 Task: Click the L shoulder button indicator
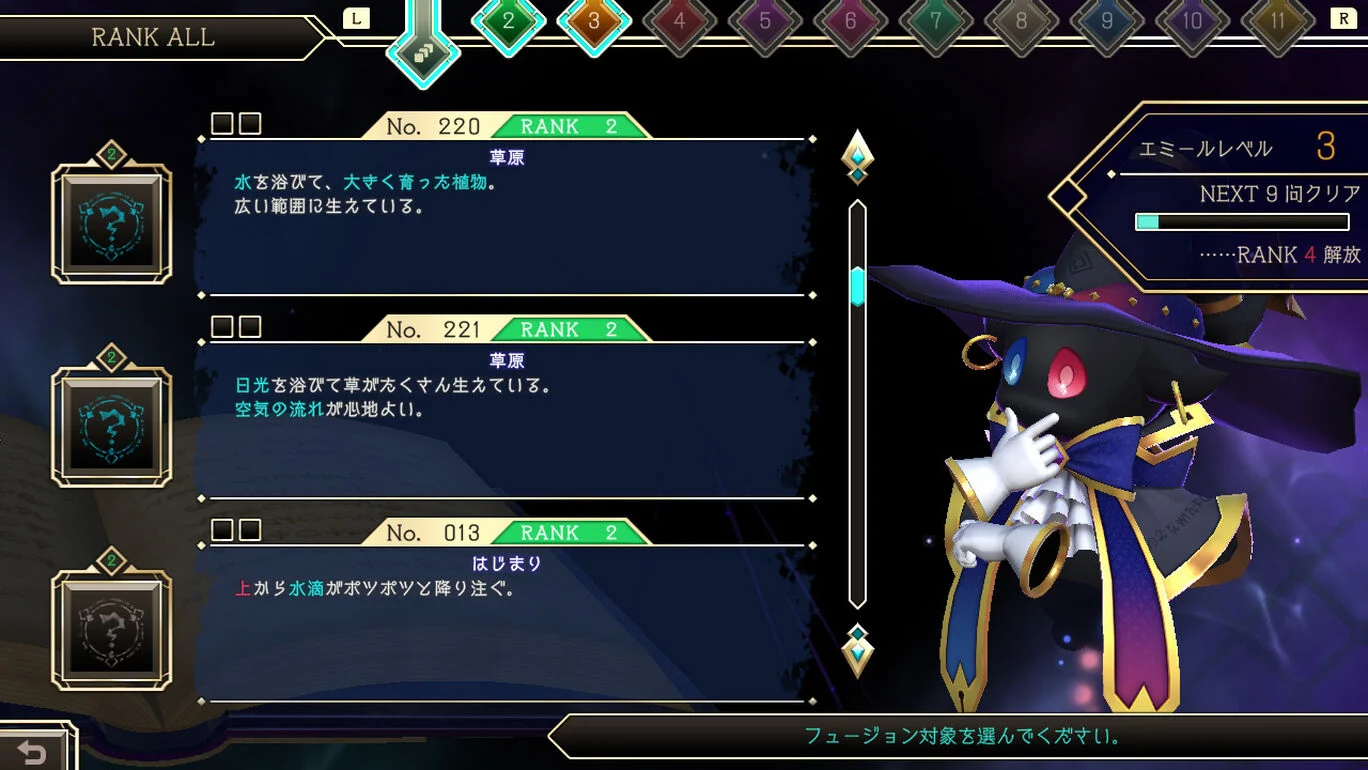click(x=356, y=17)
